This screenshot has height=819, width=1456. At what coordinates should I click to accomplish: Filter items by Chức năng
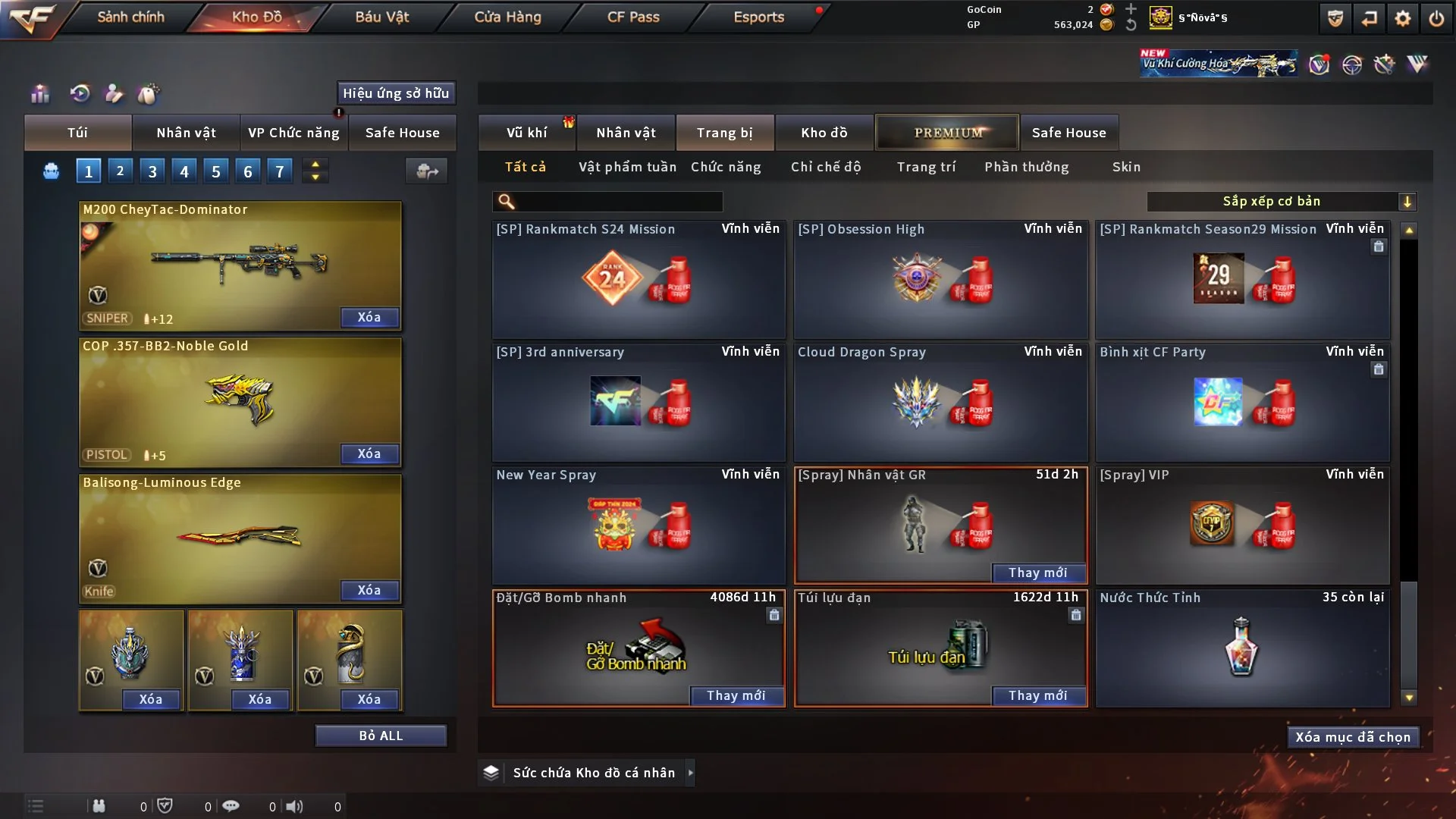(726, 167)
